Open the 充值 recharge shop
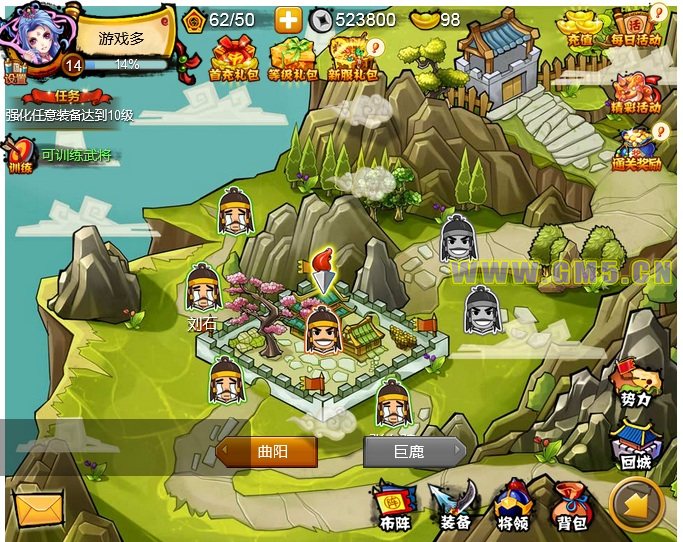The height and width of the screenshot is (542, 683). coord(580,28)
